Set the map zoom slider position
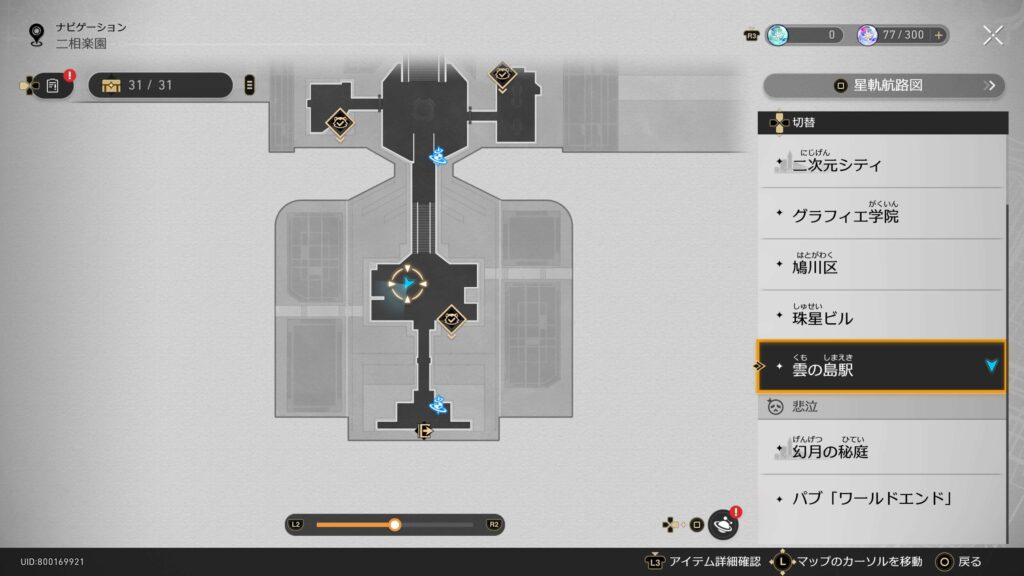 [x=395, y=524]
